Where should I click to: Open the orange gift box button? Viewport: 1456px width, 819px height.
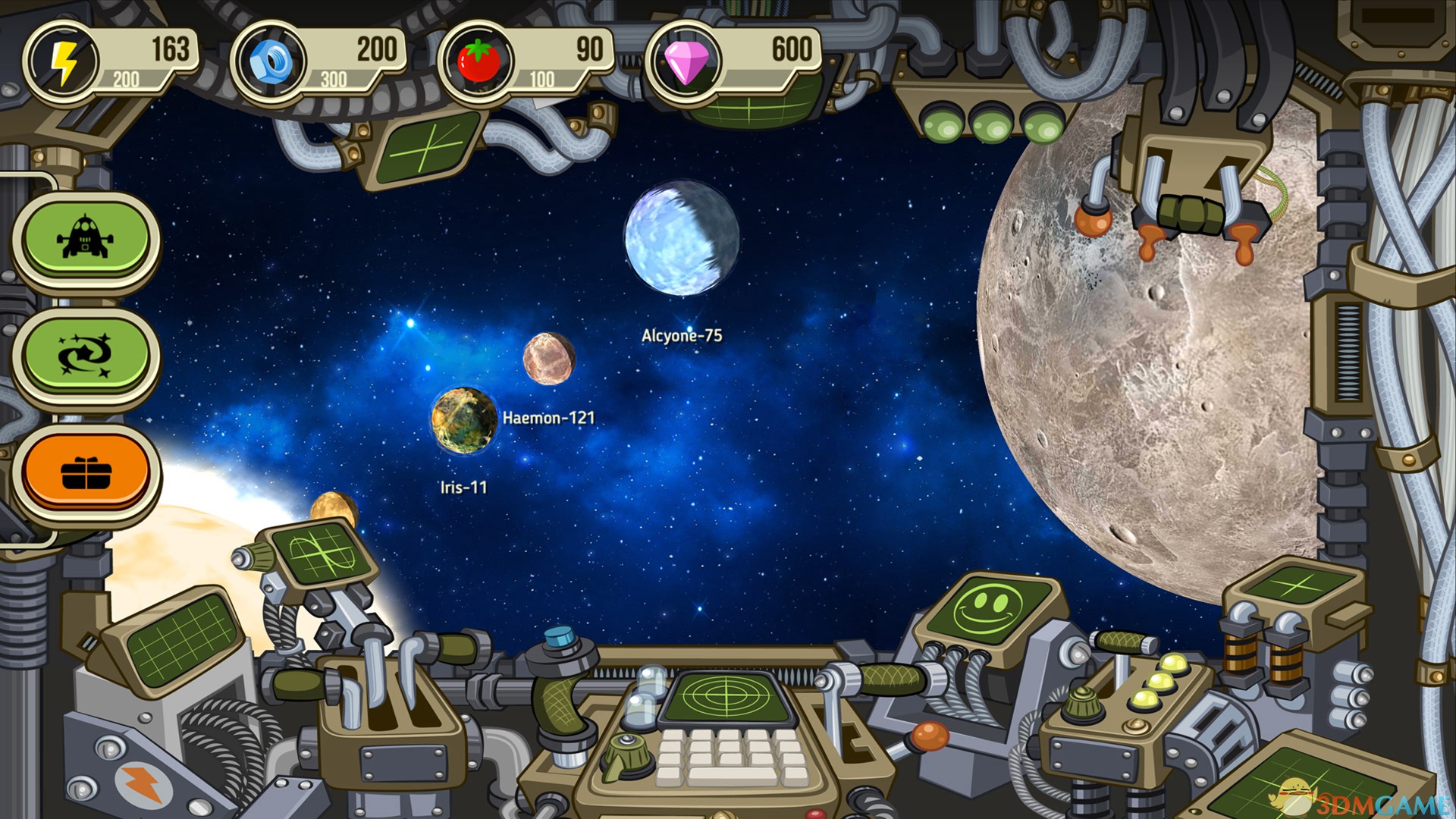[x=86, y=472]
